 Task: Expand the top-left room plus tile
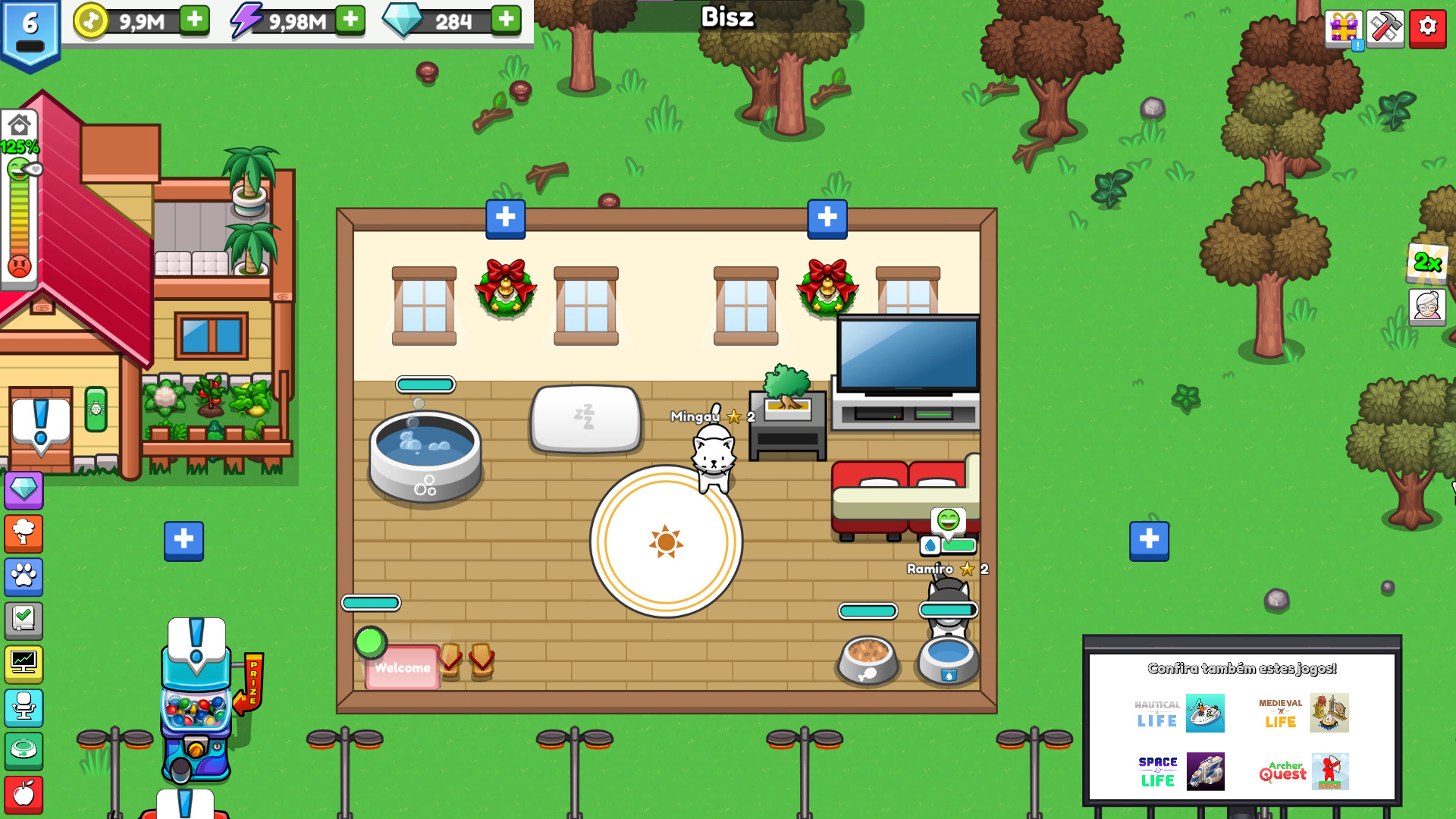click(504, 218)
